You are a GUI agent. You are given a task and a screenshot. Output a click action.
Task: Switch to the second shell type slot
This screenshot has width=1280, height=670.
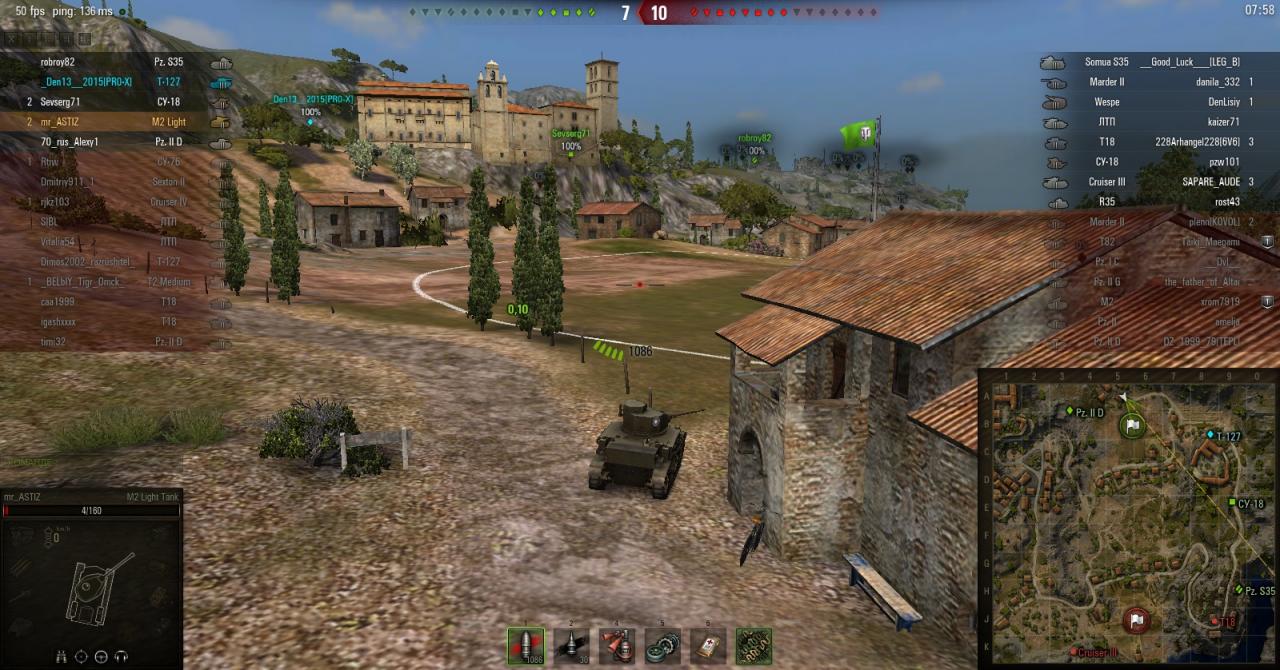click(x=571, y=646)
